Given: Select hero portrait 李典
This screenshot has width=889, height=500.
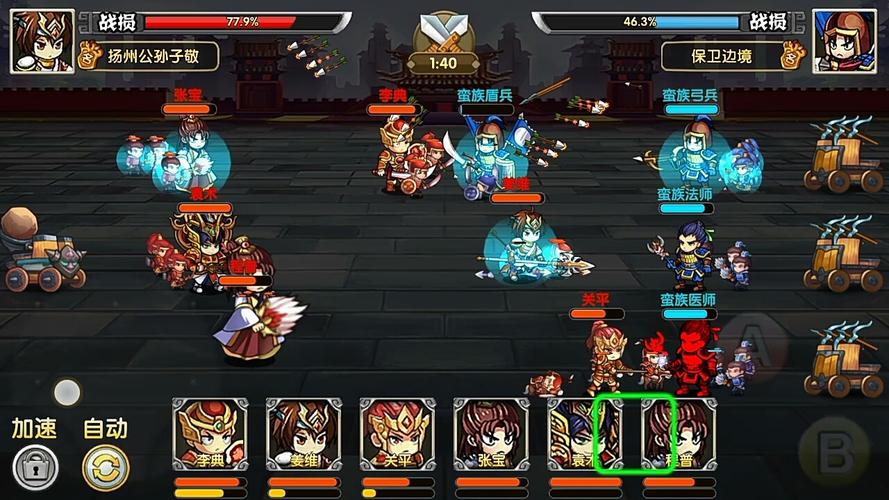Looking at the screenshot, I should pos(210,435).
